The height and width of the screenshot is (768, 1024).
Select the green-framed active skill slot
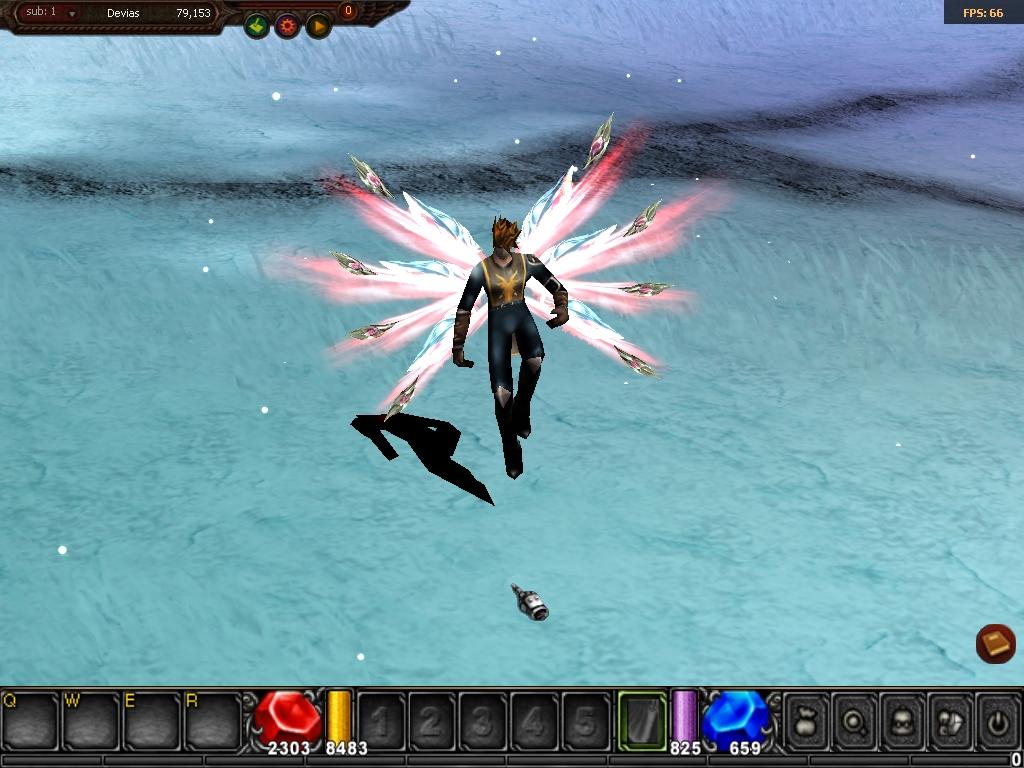pyautogui.click(x=642, y=720)
